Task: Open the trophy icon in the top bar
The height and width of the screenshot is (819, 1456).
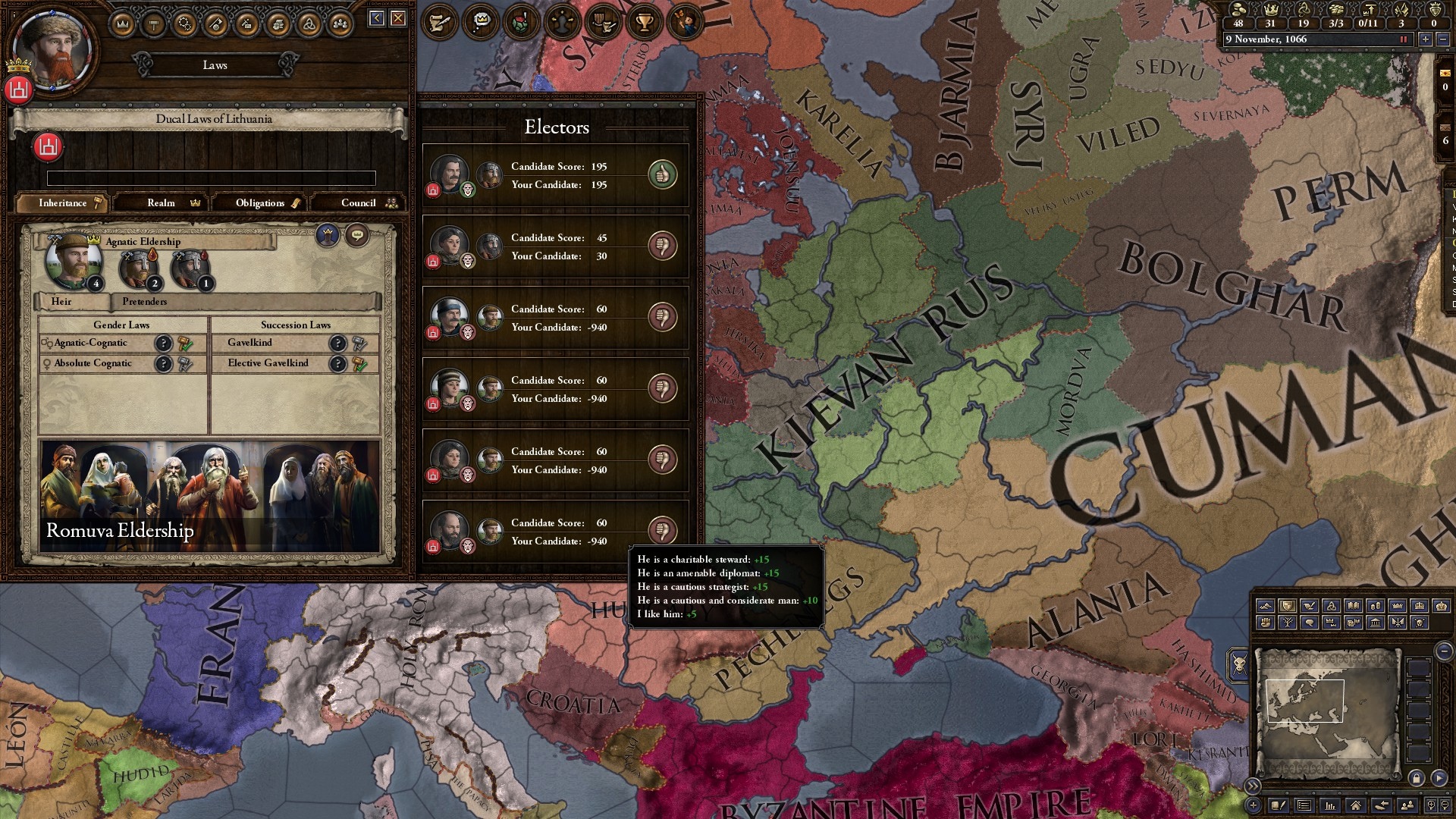Action: (x=644, y=22)
